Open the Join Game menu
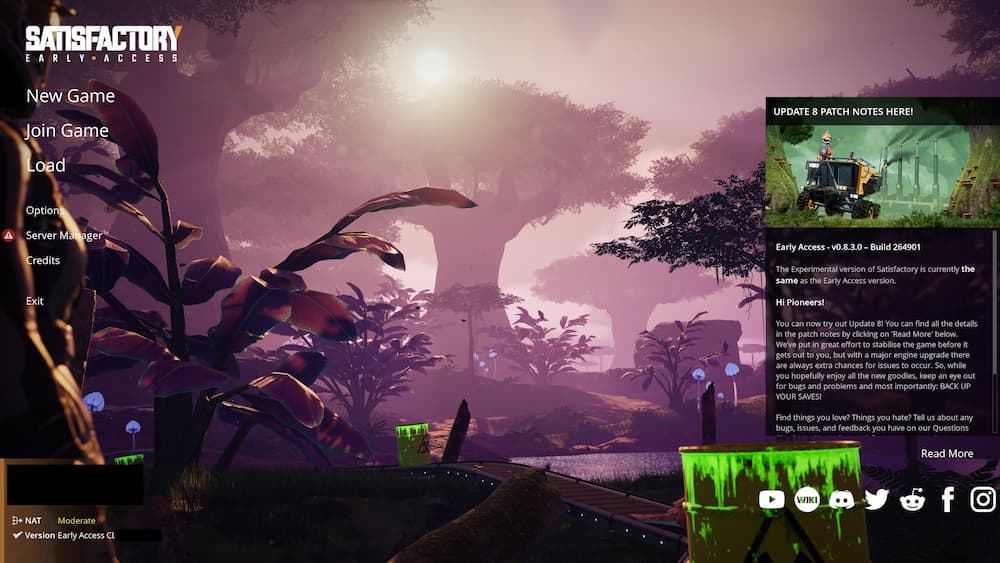 [x=67, y=131]
